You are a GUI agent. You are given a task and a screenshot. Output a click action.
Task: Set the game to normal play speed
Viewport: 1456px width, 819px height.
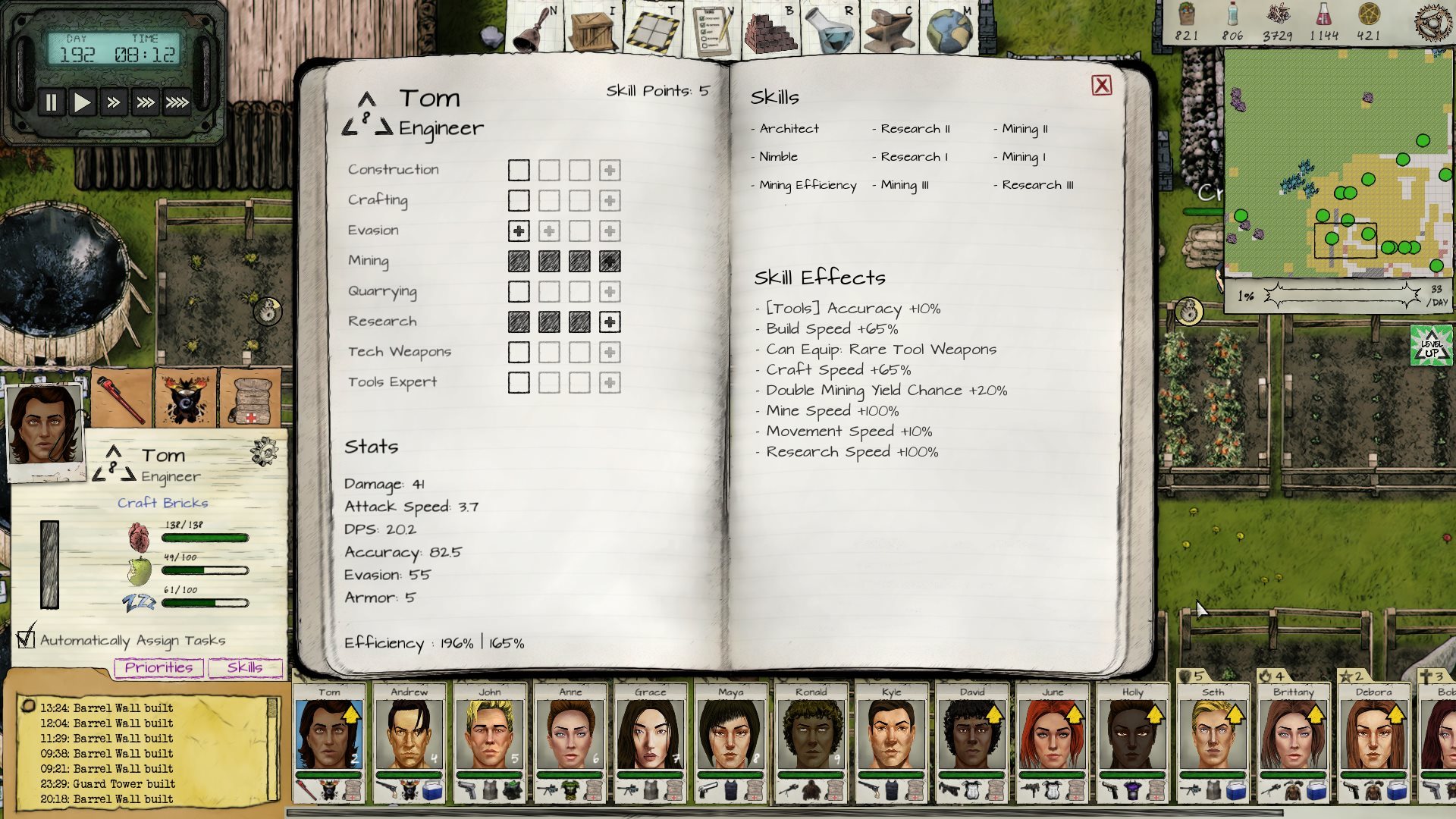point(82,102)
